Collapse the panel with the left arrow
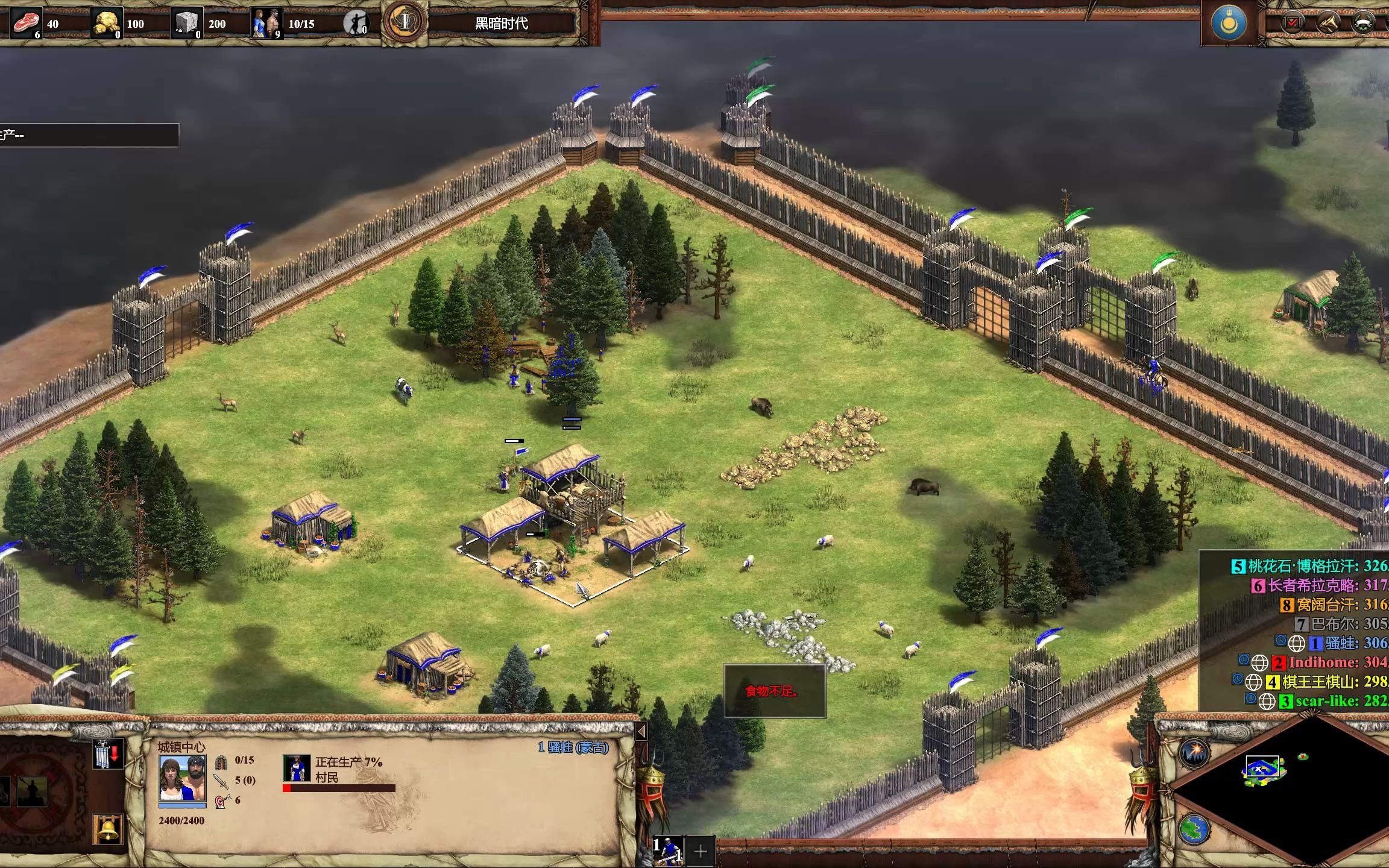This screenshot has height=868, width=1389. click(x=641, y=731)
